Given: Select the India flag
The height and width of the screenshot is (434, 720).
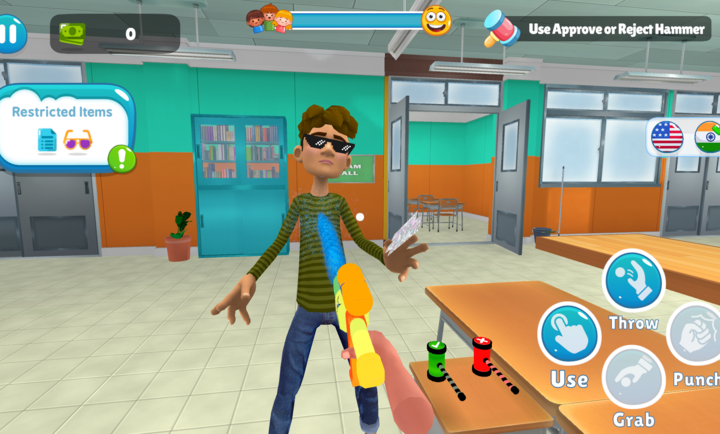Looking at the screenshot, I should pos(708,136).
